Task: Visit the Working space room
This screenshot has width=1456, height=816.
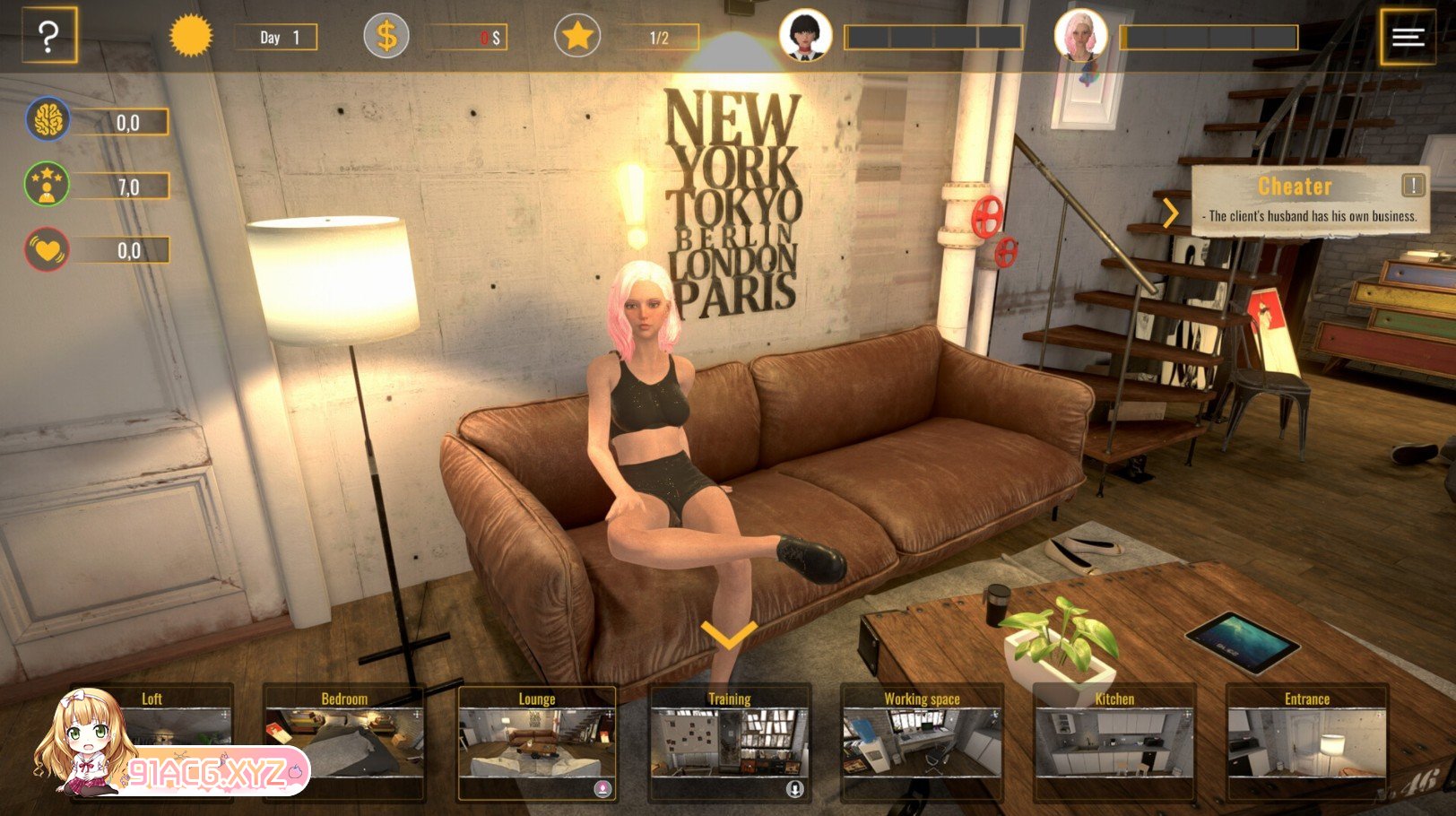Action: (x=922, y=742)
